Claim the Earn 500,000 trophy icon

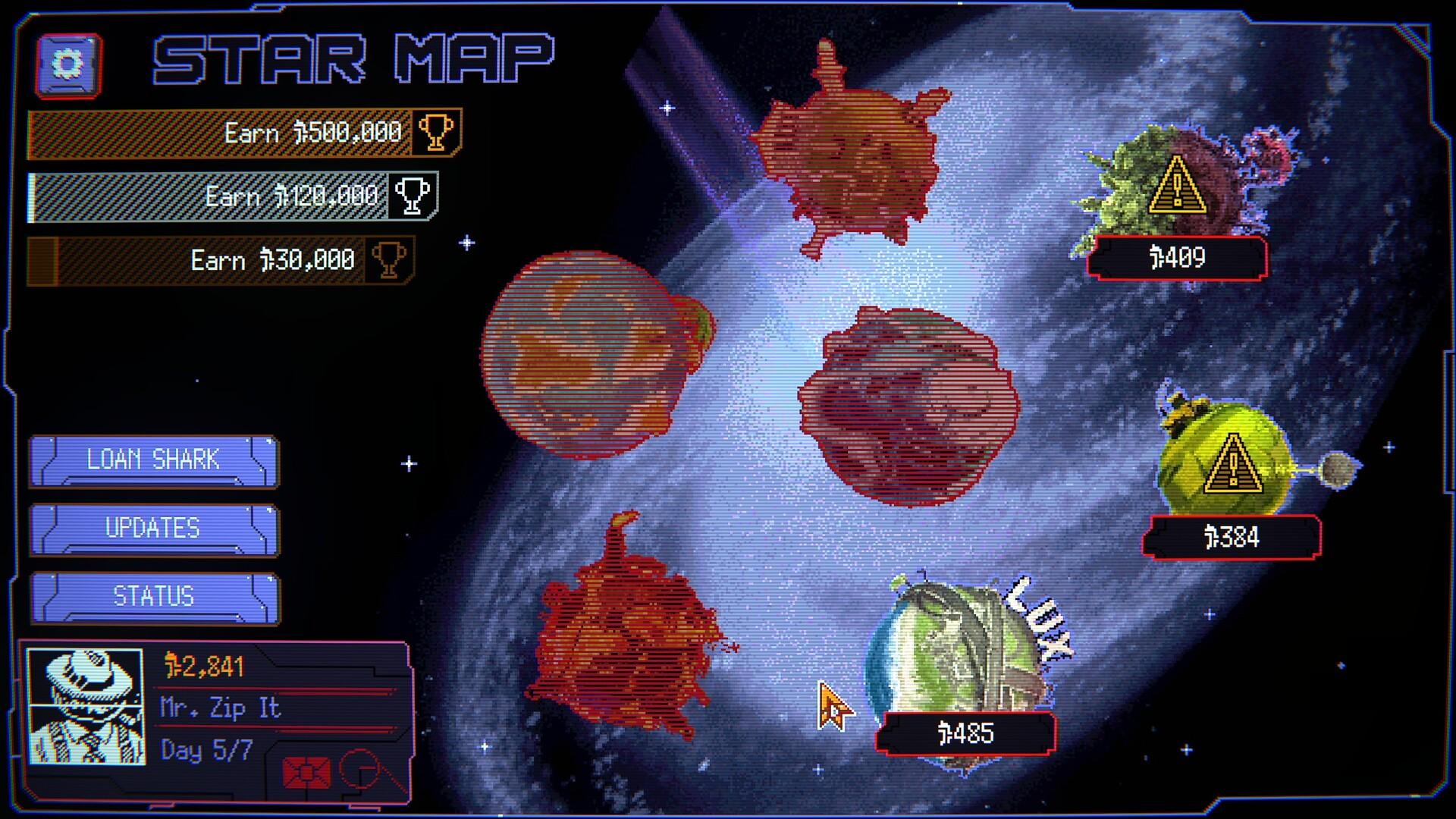coord(436,133)
